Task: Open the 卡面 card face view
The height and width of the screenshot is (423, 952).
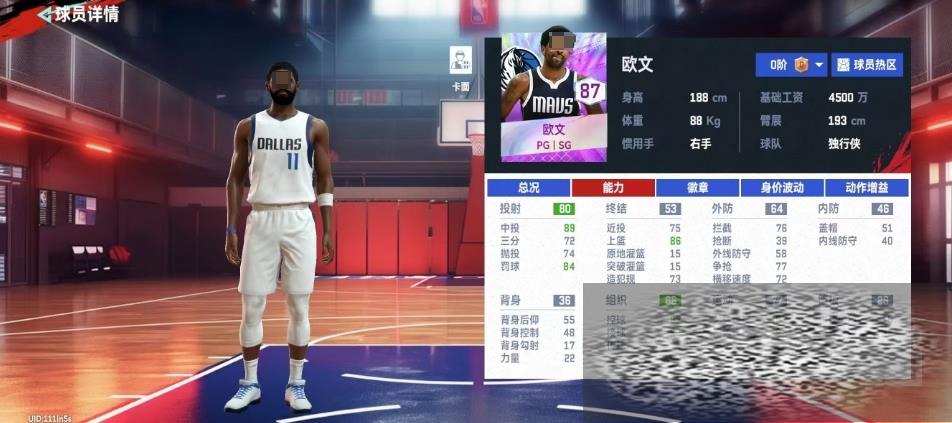Action: pos(461,66)
